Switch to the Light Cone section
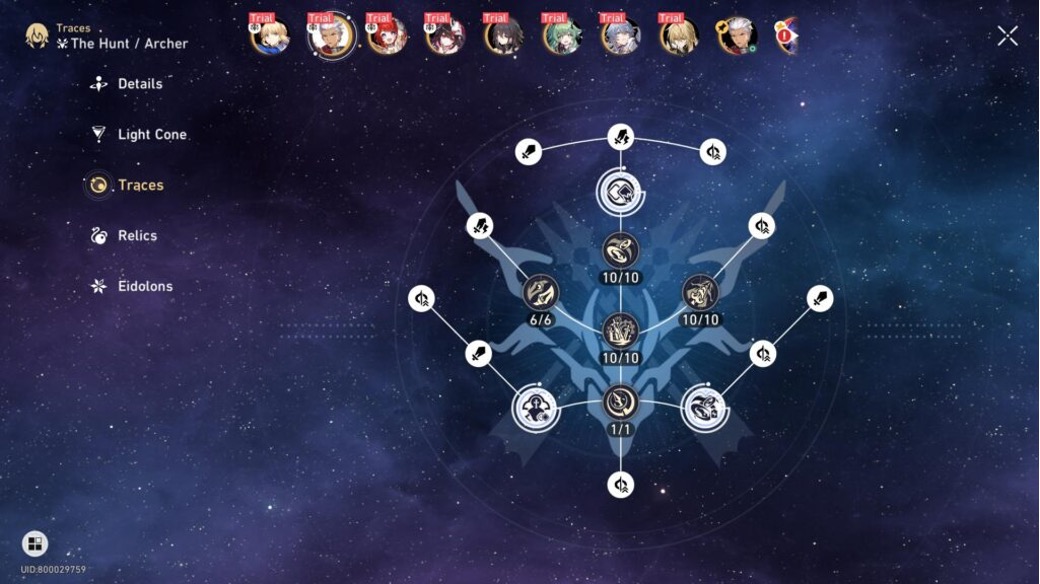The width and height of the screenshot is (1040, 584). (151, 134)
